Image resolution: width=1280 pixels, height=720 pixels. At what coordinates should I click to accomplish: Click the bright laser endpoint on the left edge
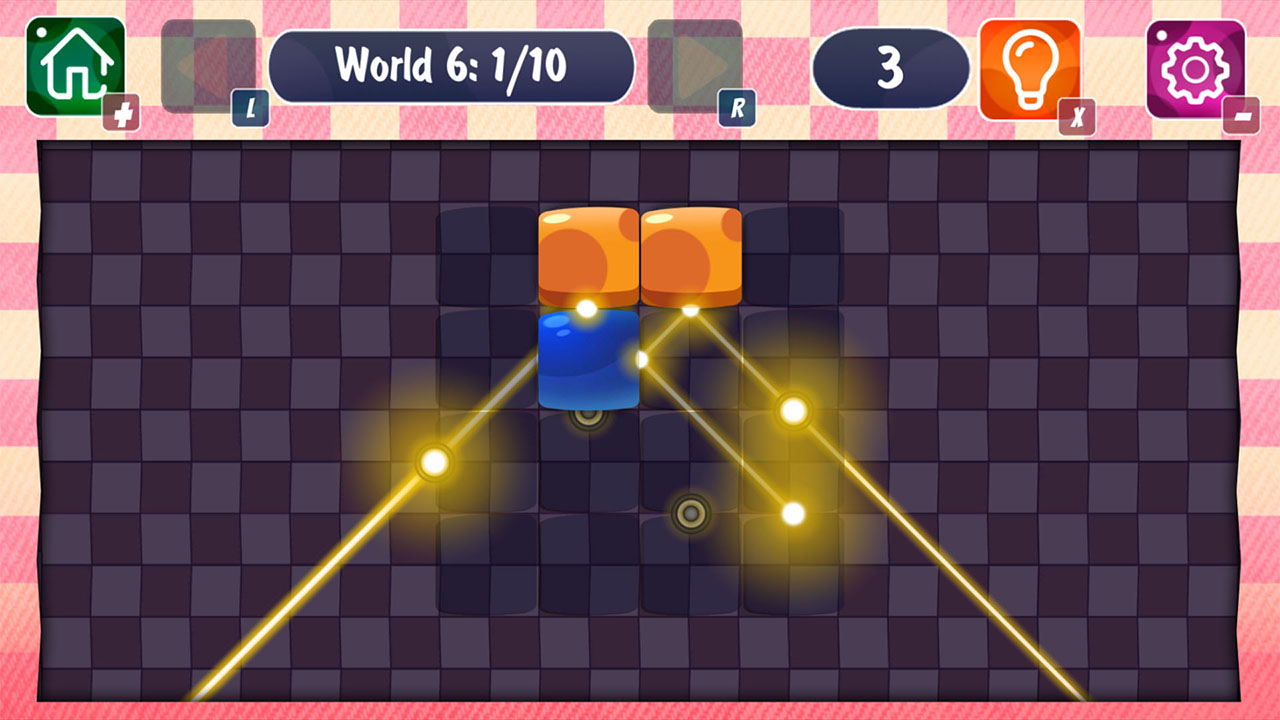coord(435,461)
